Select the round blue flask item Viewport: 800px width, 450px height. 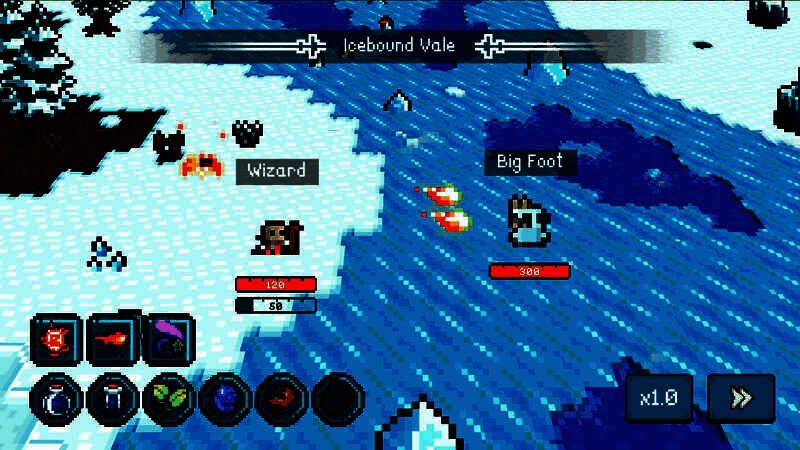click(56, 400)
